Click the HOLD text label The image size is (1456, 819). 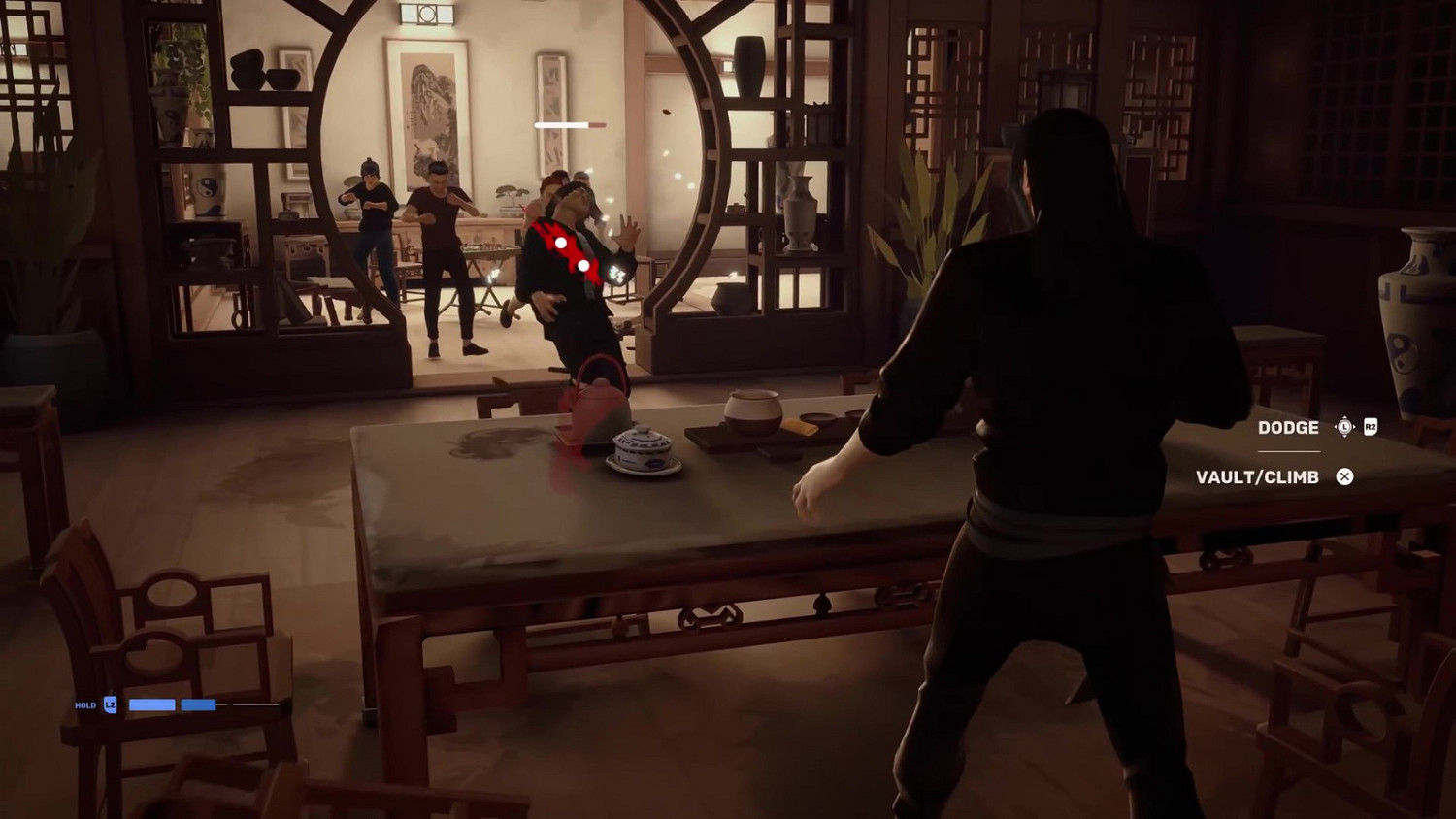(x=86, y=704)
